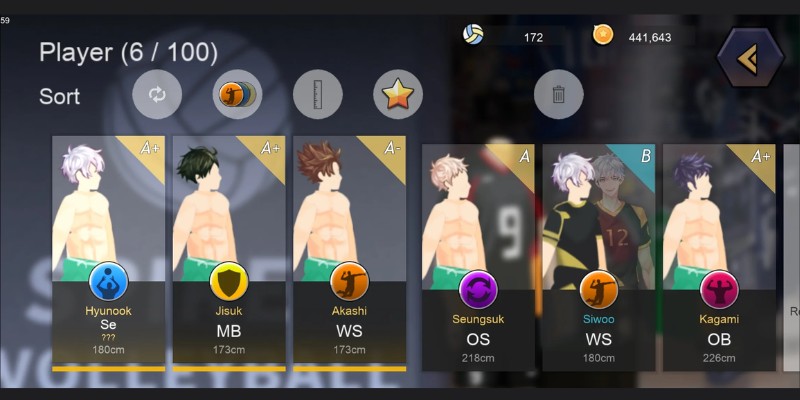Image resolution: width=800 pixels, height=400 pixels.
Task: Tap the volleyball currency icon
Action: point(473,35)
